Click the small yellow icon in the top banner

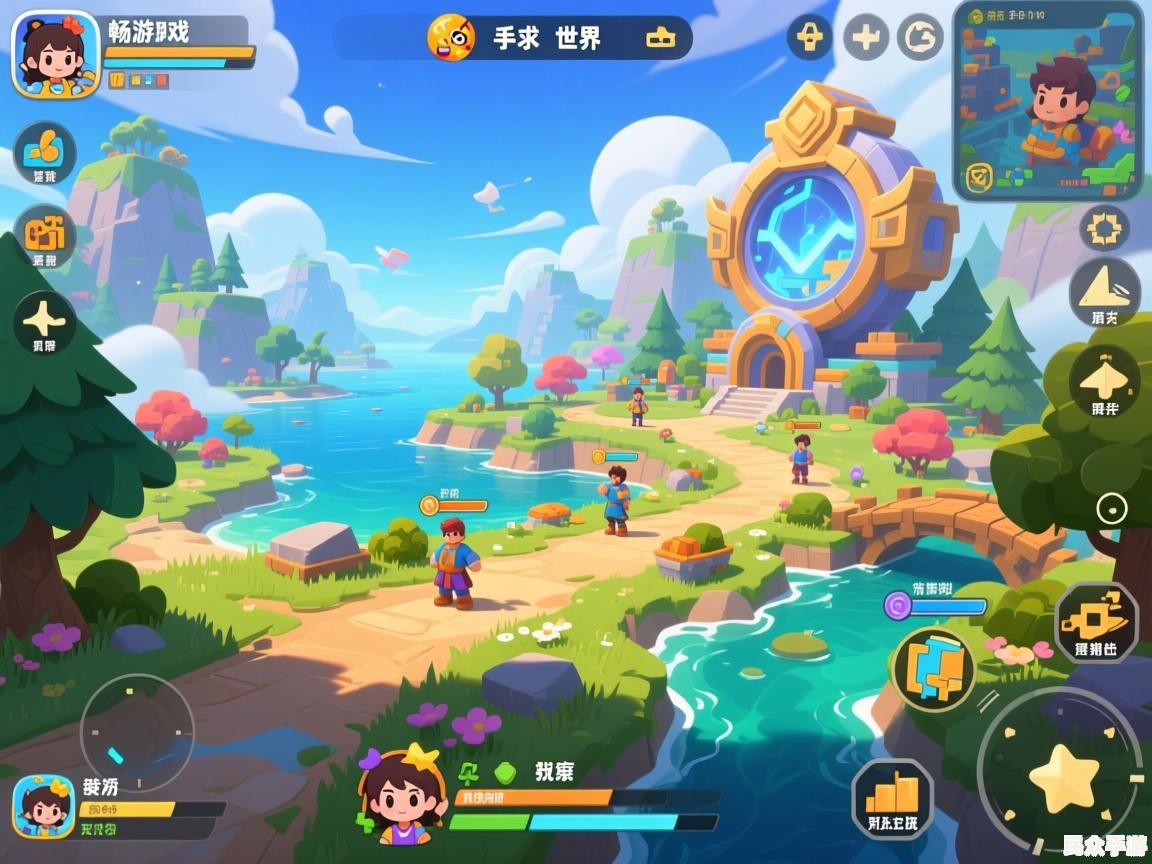[x=660, y=38]
